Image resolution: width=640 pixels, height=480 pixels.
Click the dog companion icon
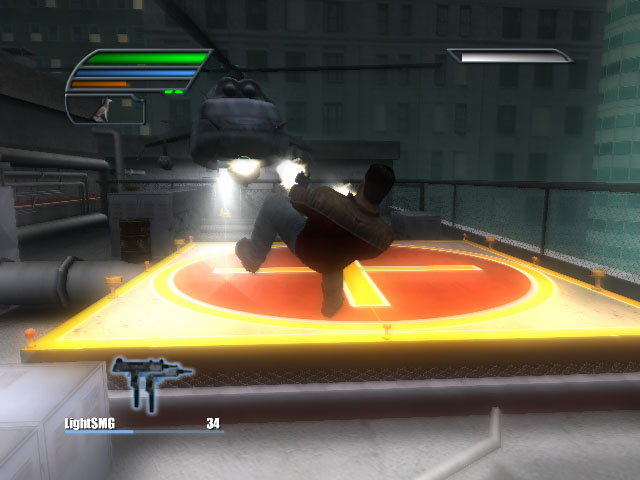tap(101, 109)
